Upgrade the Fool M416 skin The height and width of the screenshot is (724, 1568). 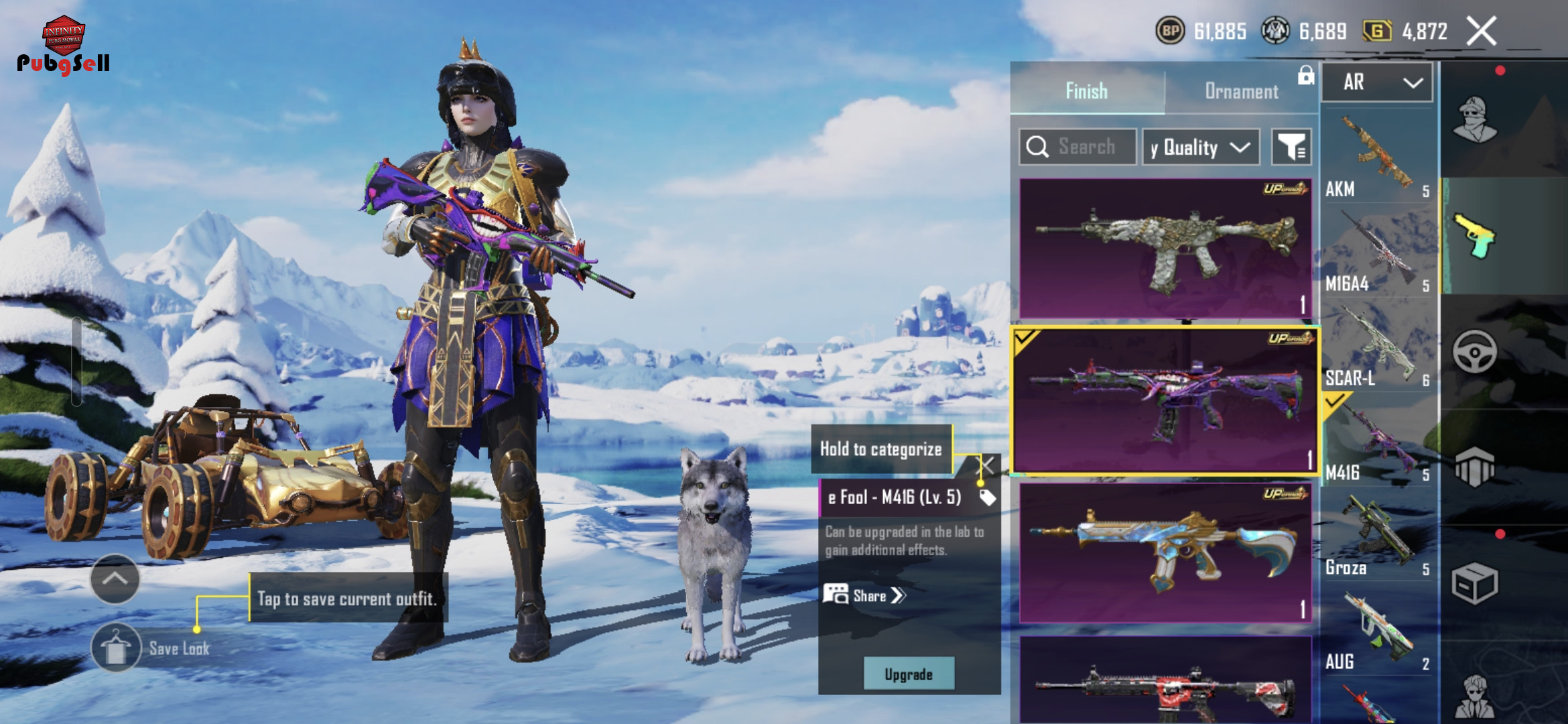[908, 674]
